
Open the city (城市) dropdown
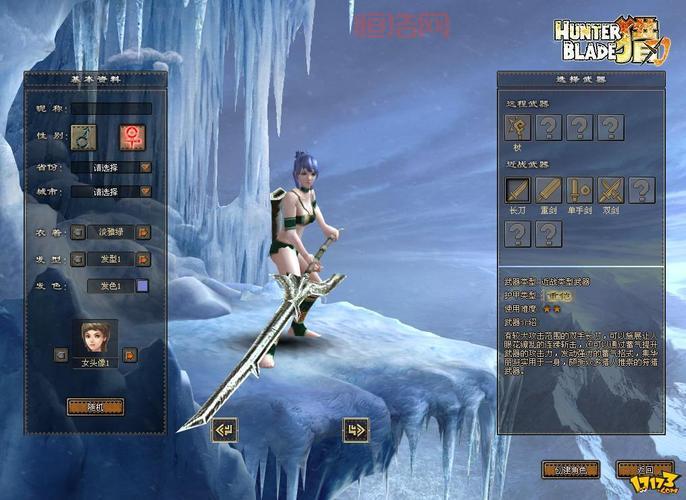146,191
